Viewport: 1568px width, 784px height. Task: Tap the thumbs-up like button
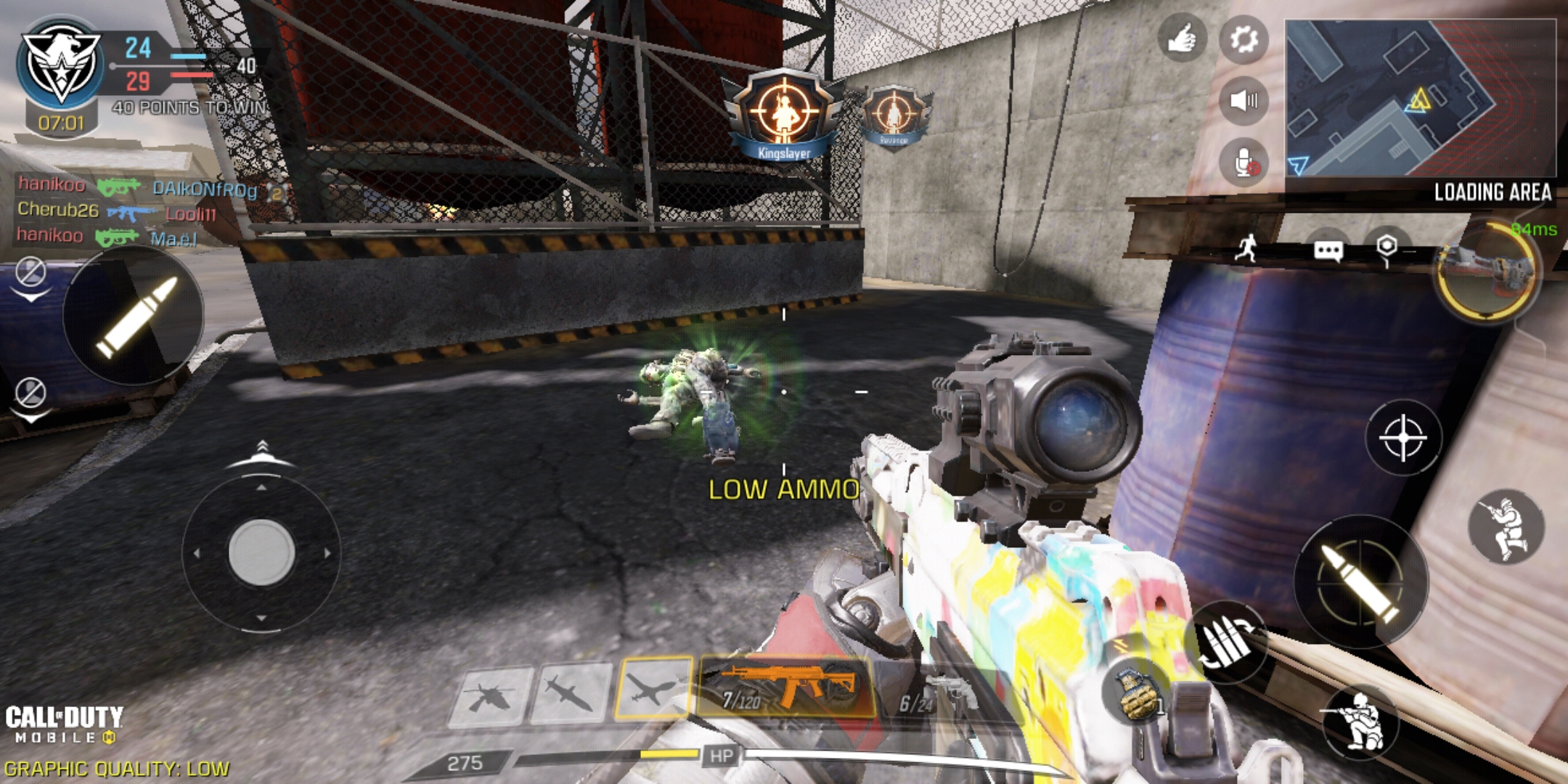(1182, 38)
